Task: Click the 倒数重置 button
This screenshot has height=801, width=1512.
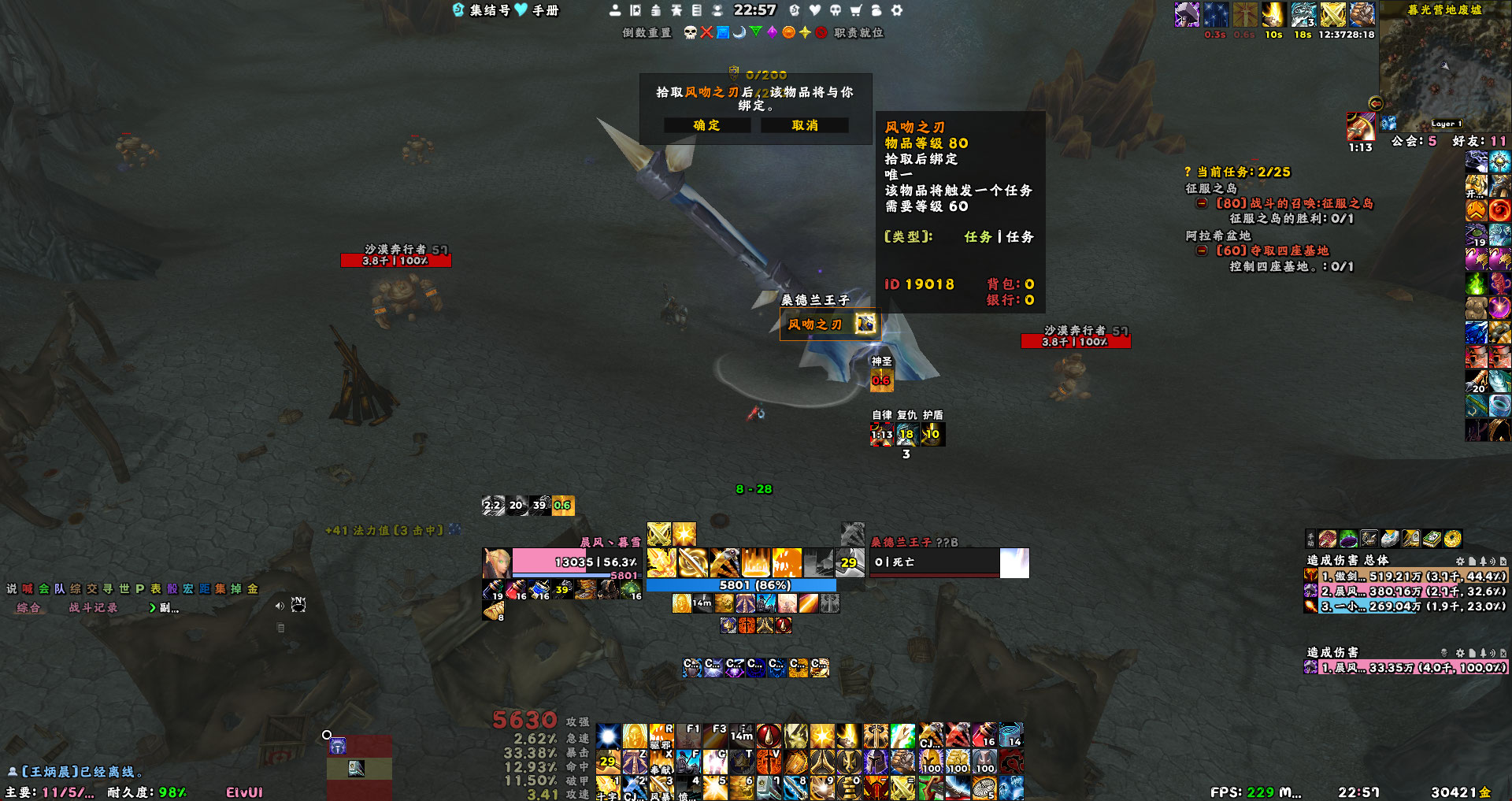Action: (x=647, y=32)
